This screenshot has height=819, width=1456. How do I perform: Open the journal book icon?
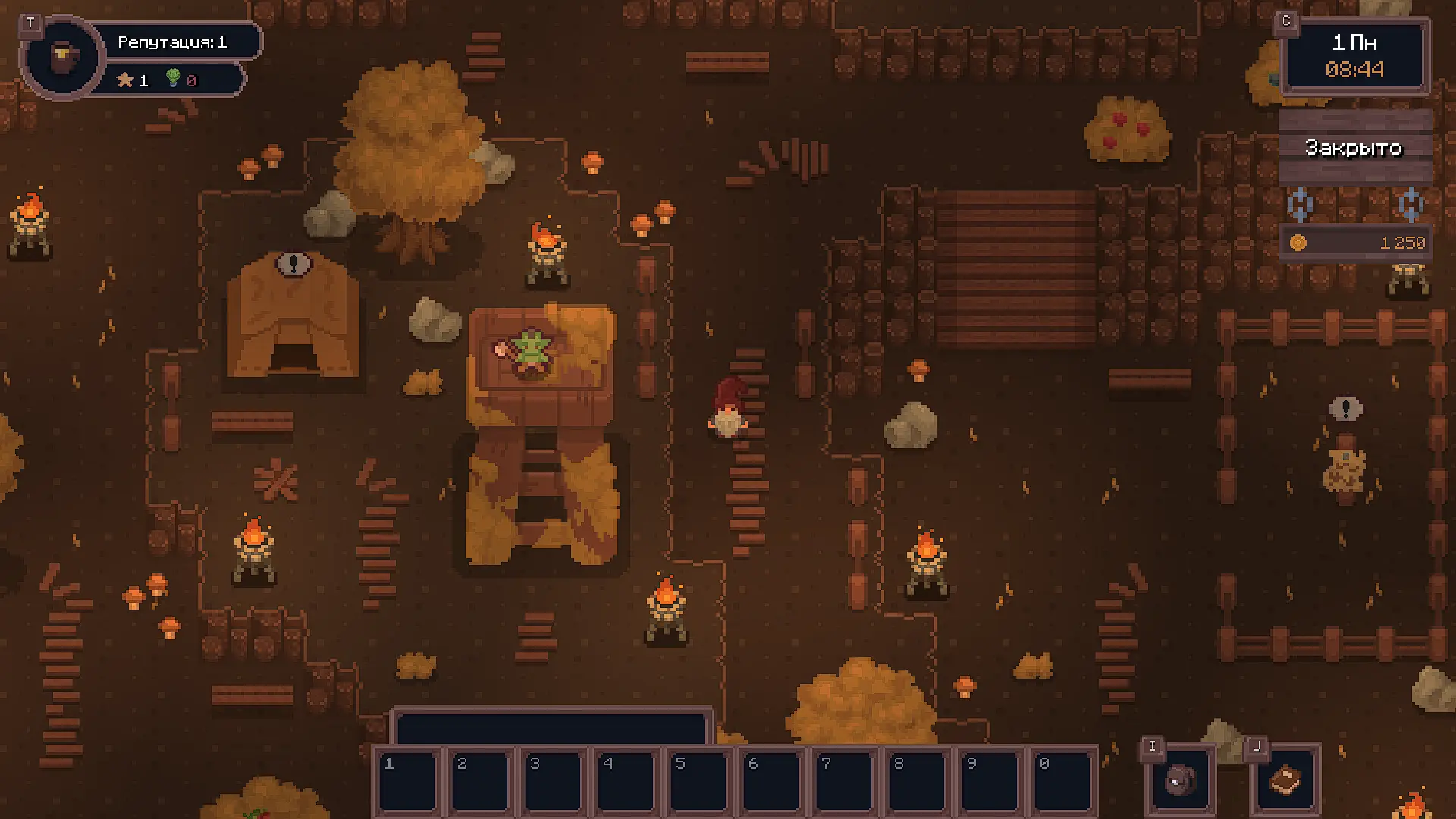coord(1285,780)
